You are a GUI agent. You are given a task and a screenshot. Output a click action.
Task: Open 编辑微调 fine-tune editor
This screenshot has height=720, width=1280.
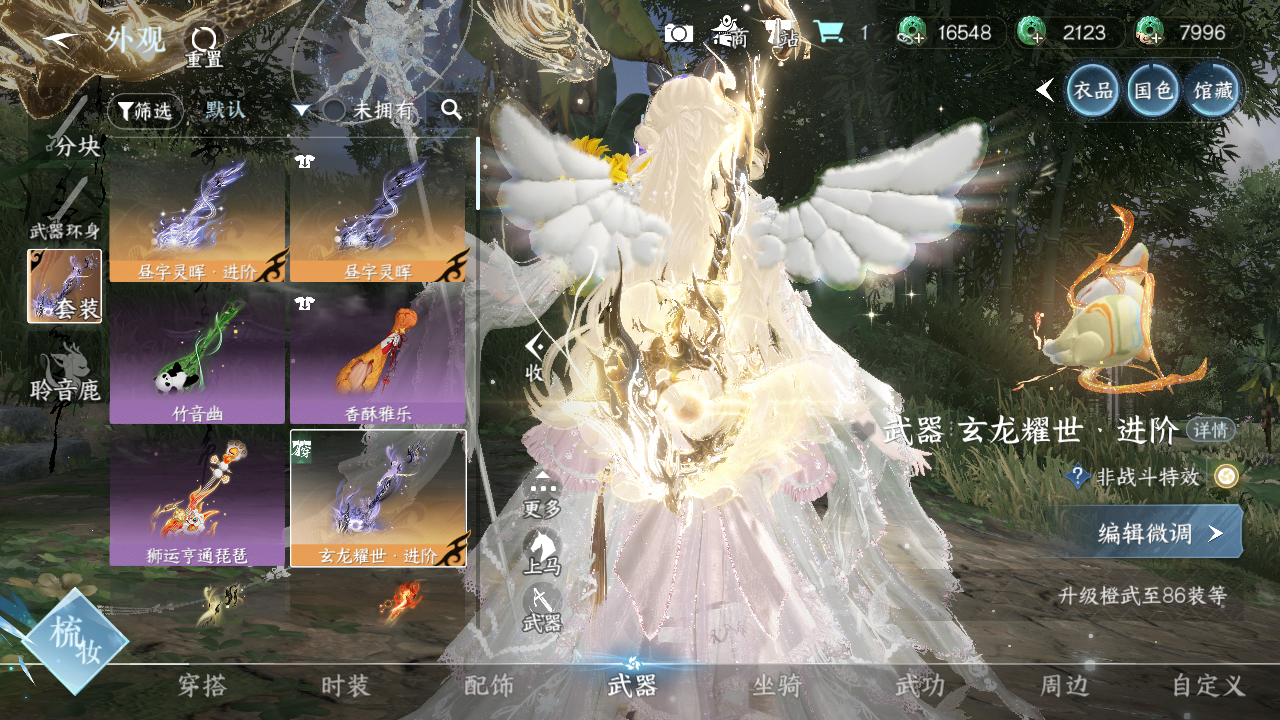[x=1151, y=532]
